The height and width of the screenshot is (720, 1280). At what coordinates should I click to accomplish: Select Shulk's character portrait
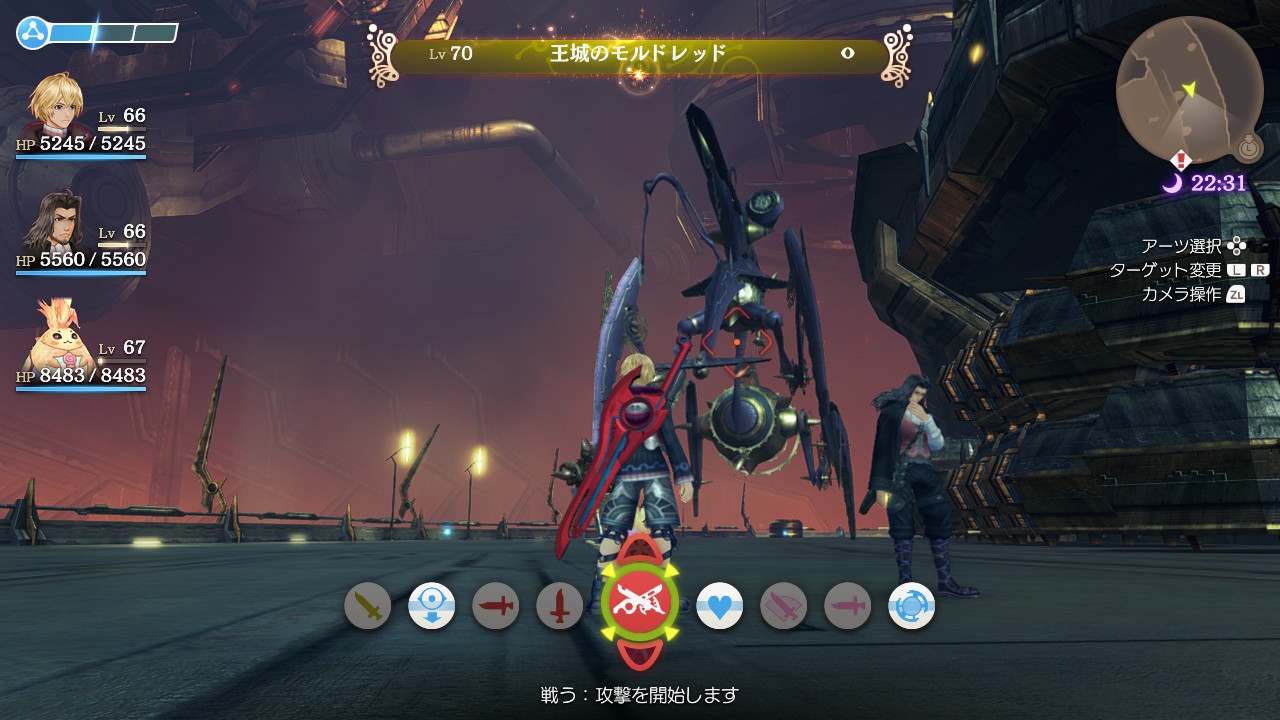(x=55, y=110)
